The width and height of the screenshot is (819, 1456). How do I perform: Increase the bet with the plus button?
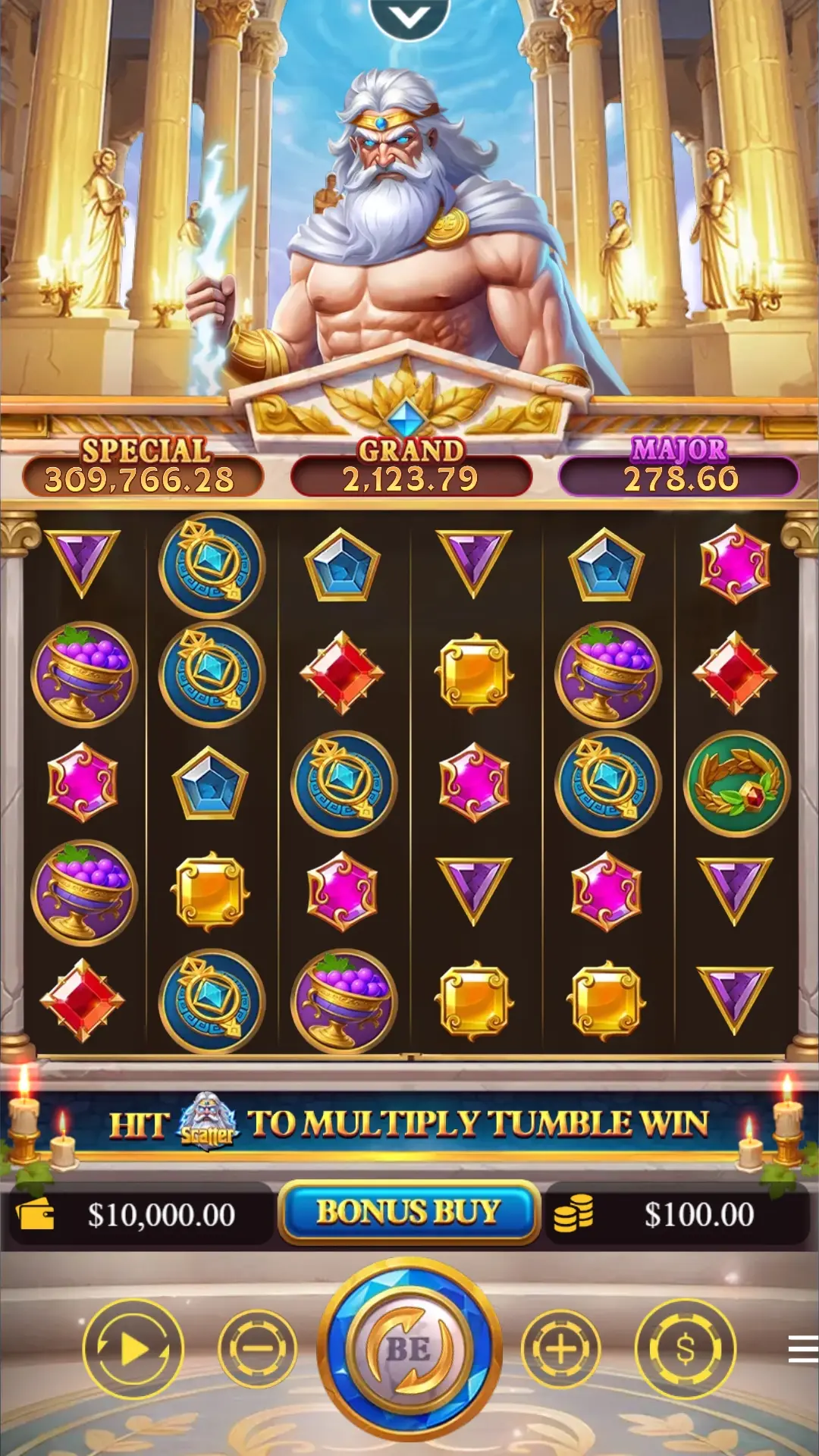[x=560, y=1349]
